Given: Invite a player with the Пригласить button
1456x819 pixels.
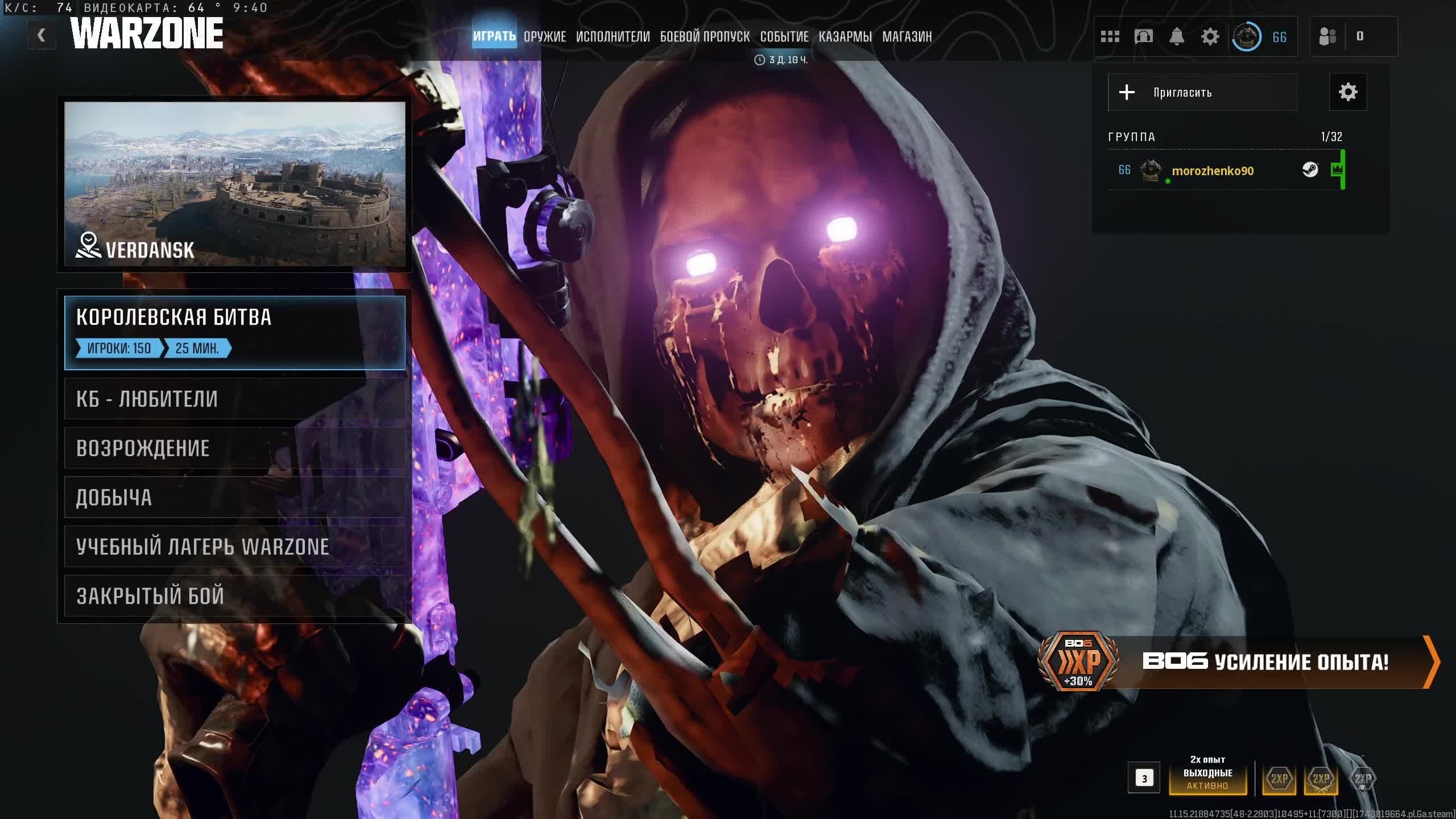Looking at the screenshot, I should pos(1202,92).
